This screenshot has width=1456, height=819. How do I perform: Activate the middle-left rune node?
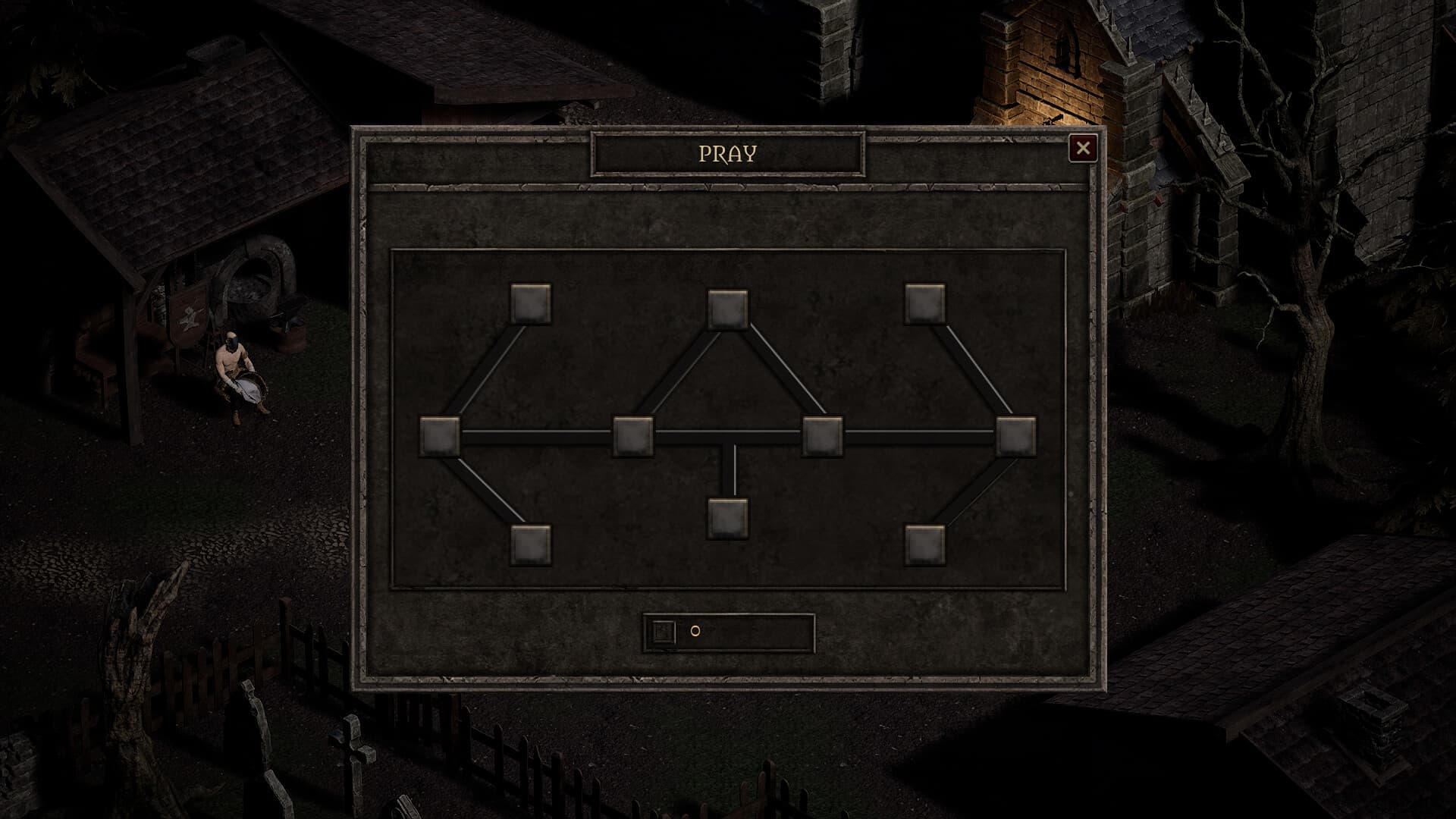pos(633,434)
